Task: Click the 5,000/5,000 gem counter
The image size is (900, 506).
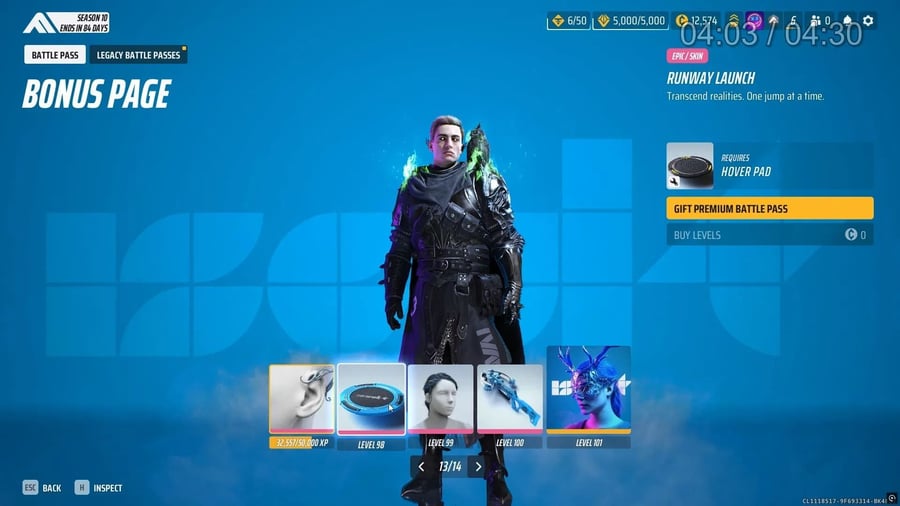Action: click(629, 20)
